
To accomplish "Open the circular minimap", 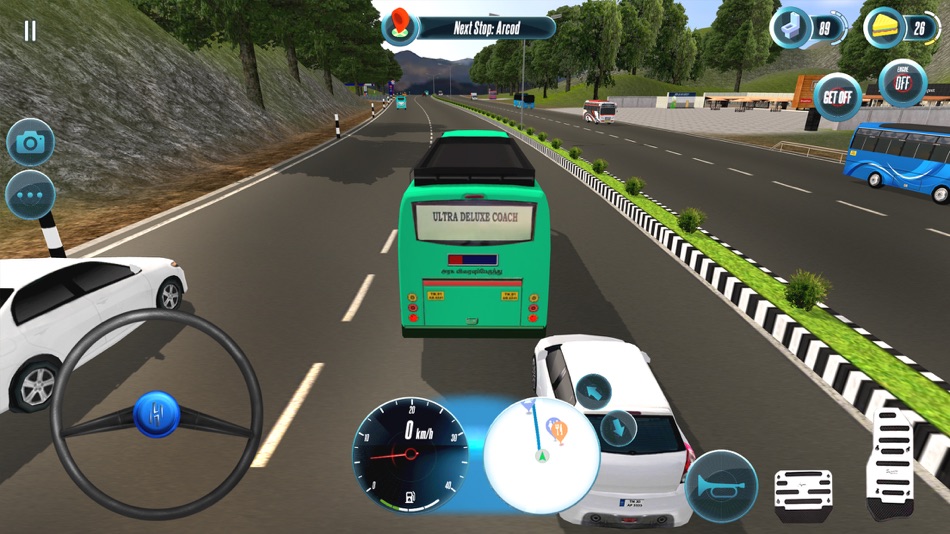I will (541, 454).
